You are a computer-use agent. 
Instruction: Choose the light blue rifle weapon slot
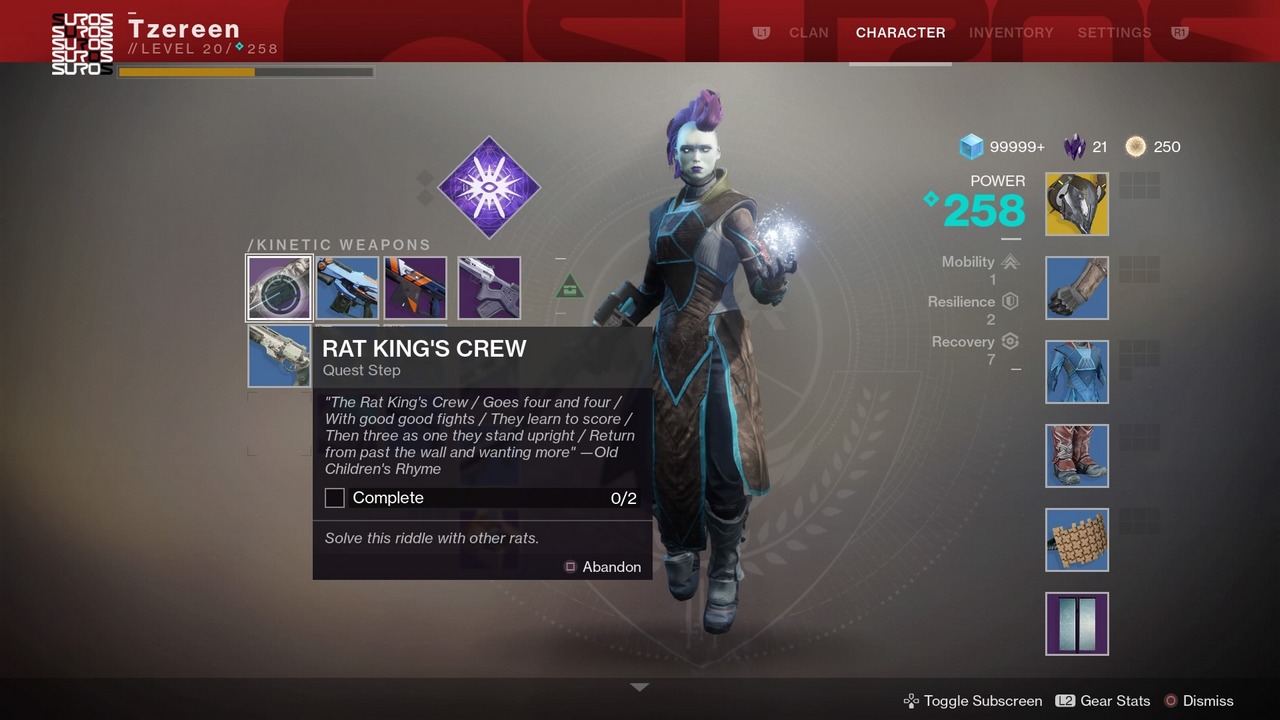coord(348,288)
